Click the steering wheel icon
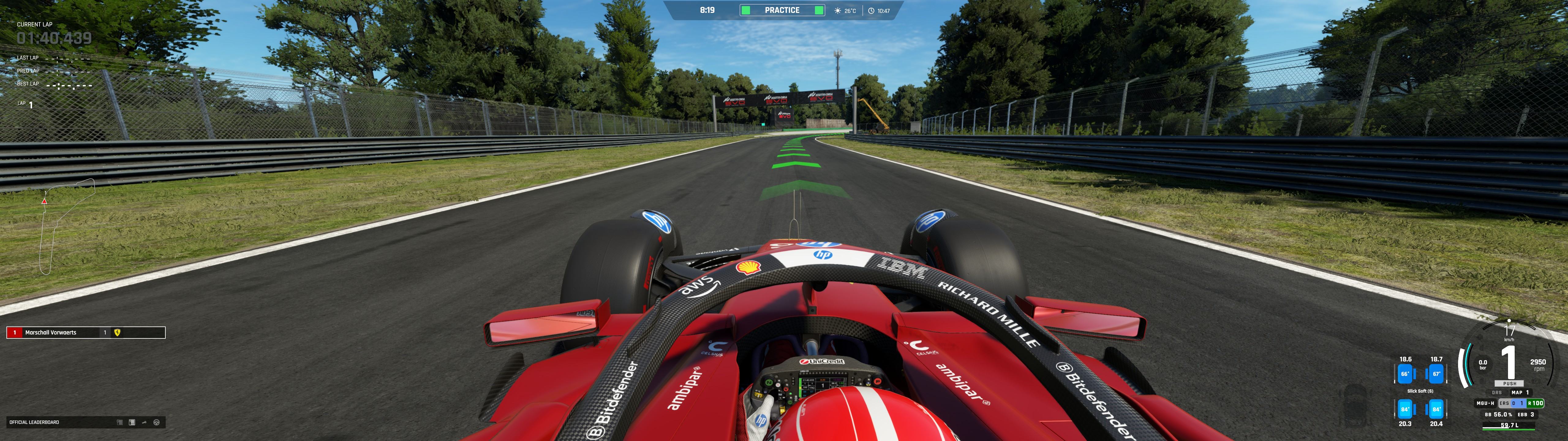This screenshot has width=1568, height=441. click(156, 422)
